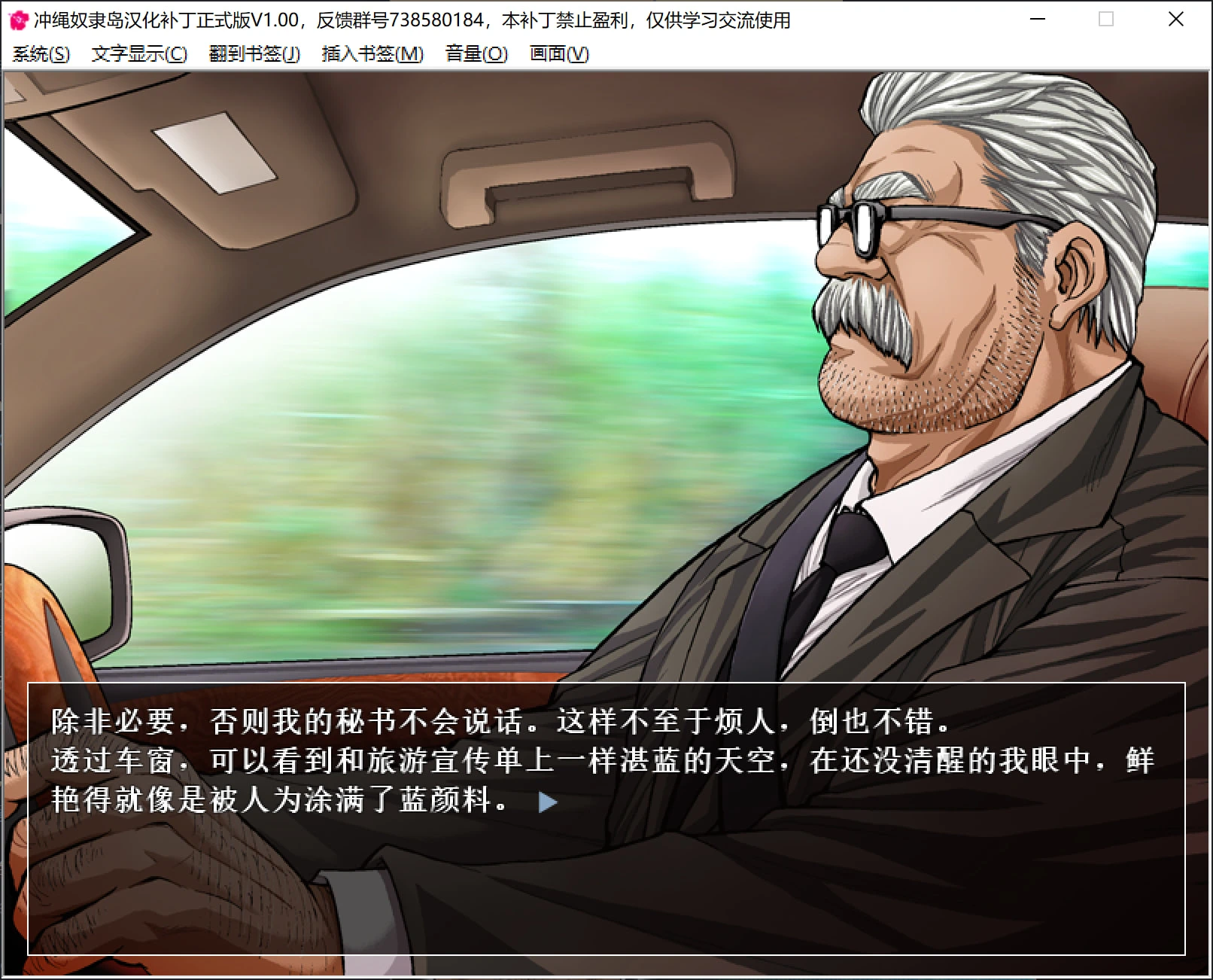The image size is (1213, 980).
Task: Minimize the game window
Action: (1037, 20)
